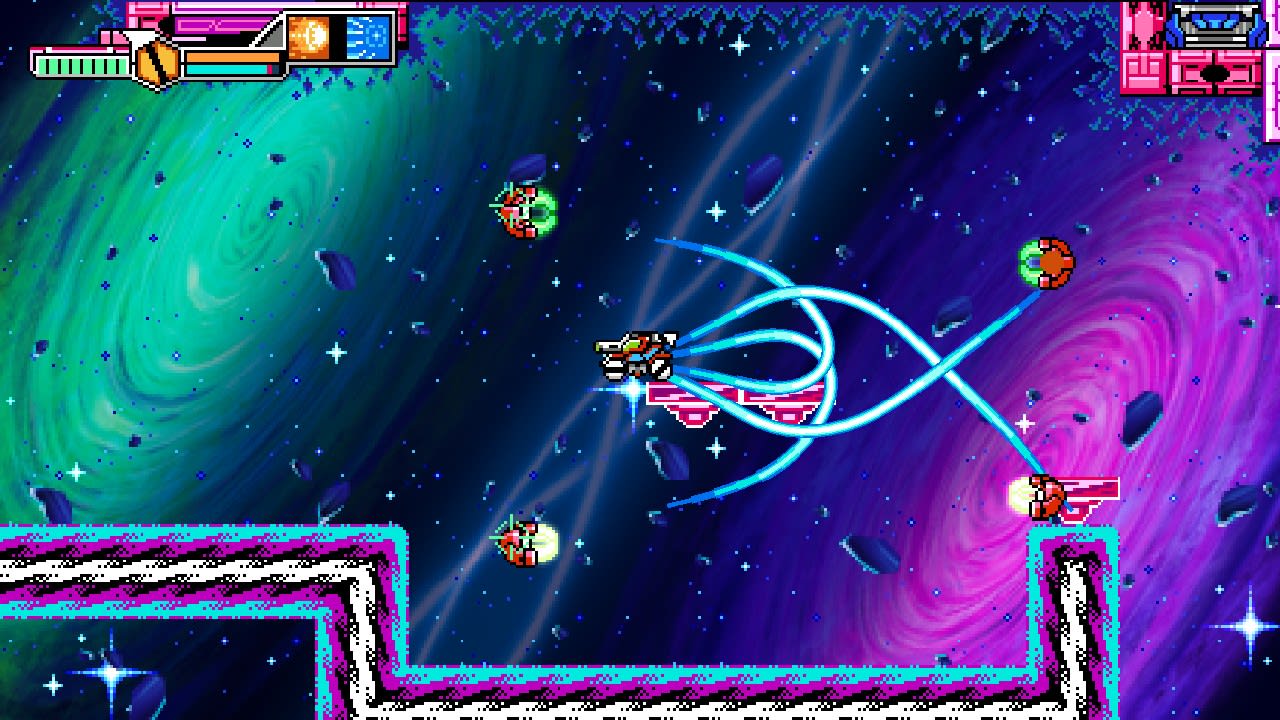
Task: Click the orange capsule emblem on the HUD
Action: coord(156,62)
